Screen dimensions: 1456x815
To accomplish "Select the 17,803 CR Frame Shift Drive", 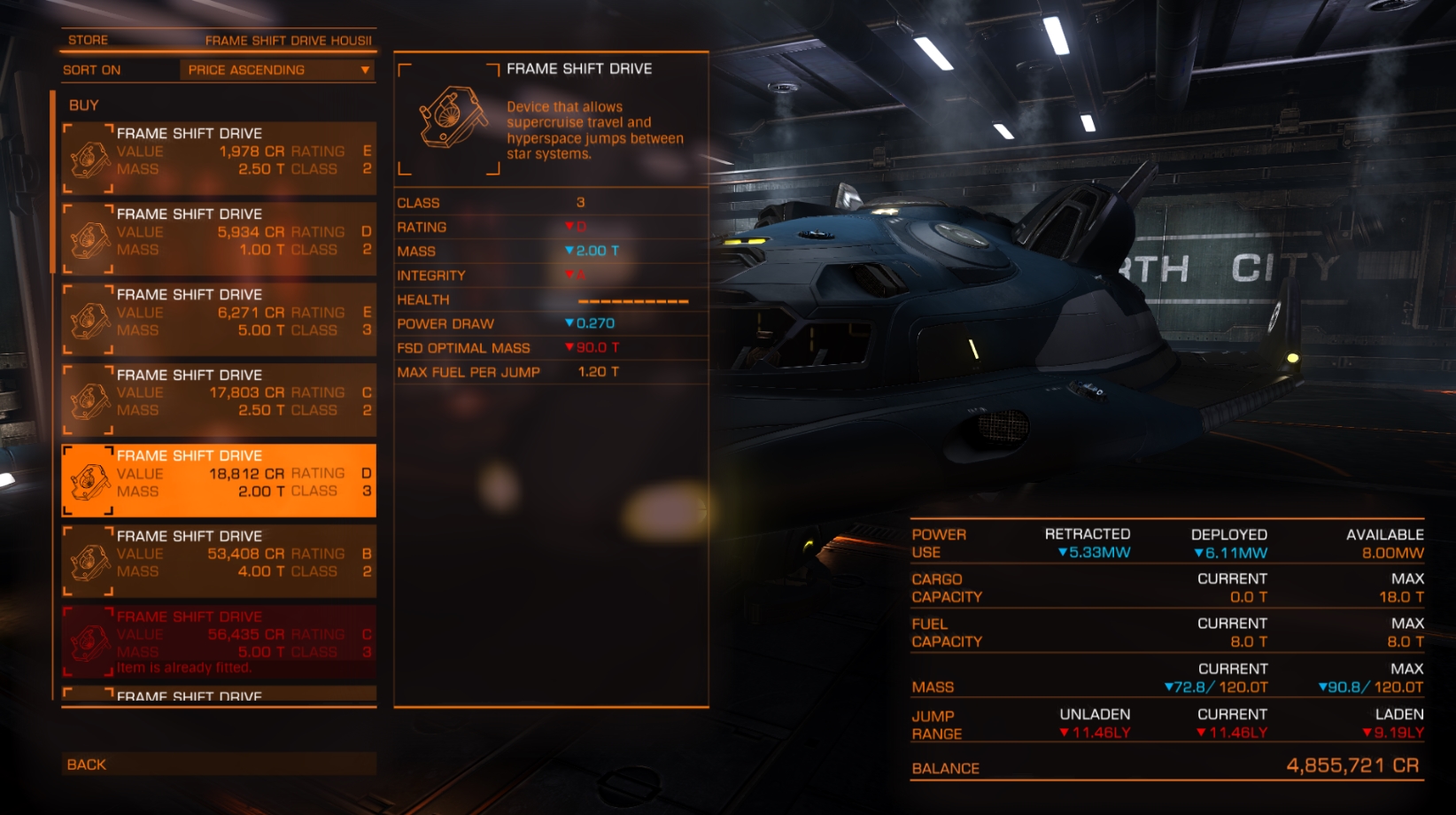I will pos(219,400).
